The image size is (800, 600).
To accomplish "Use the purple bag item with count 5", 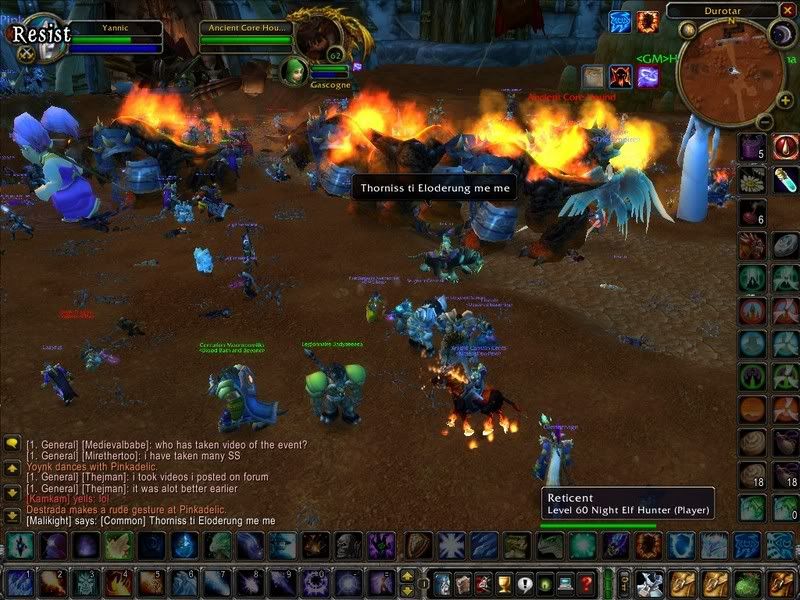I will tap(752, 147).
